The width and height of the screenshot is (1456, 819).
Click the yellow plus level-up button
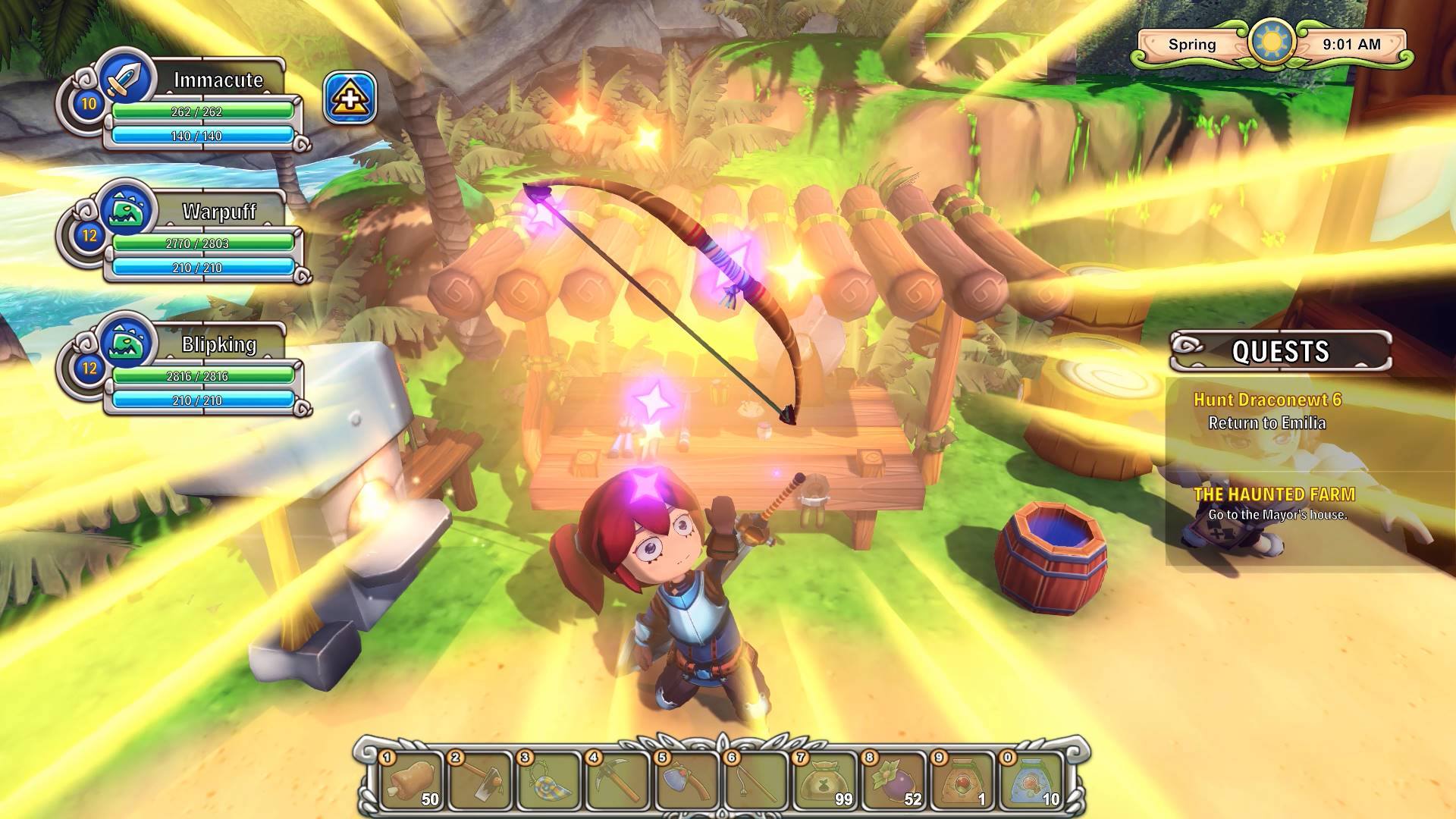pos(350,98)
